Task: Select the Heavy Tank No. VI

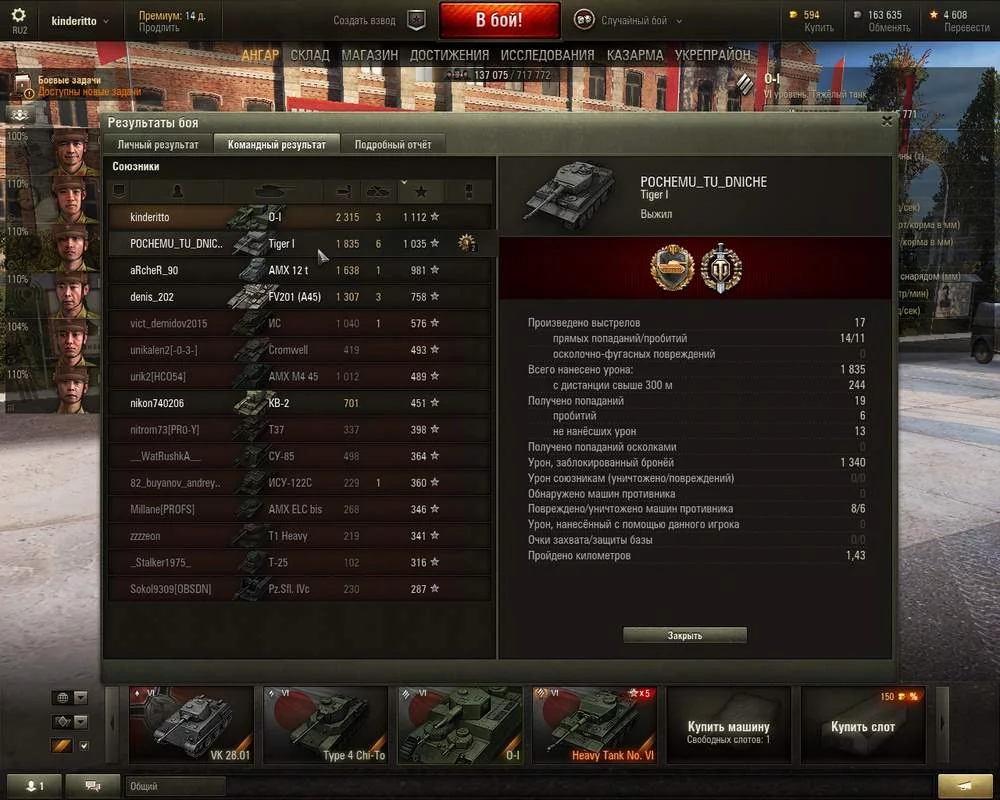Action: click(594, 724)
